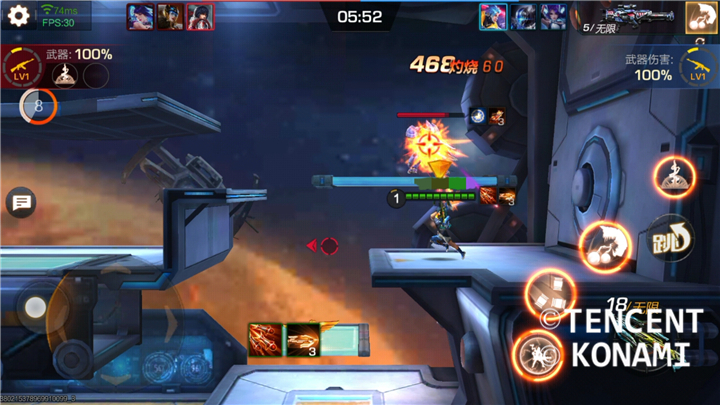
Task: Select the red-framed teammate portrait
Action: click(199, 17)
